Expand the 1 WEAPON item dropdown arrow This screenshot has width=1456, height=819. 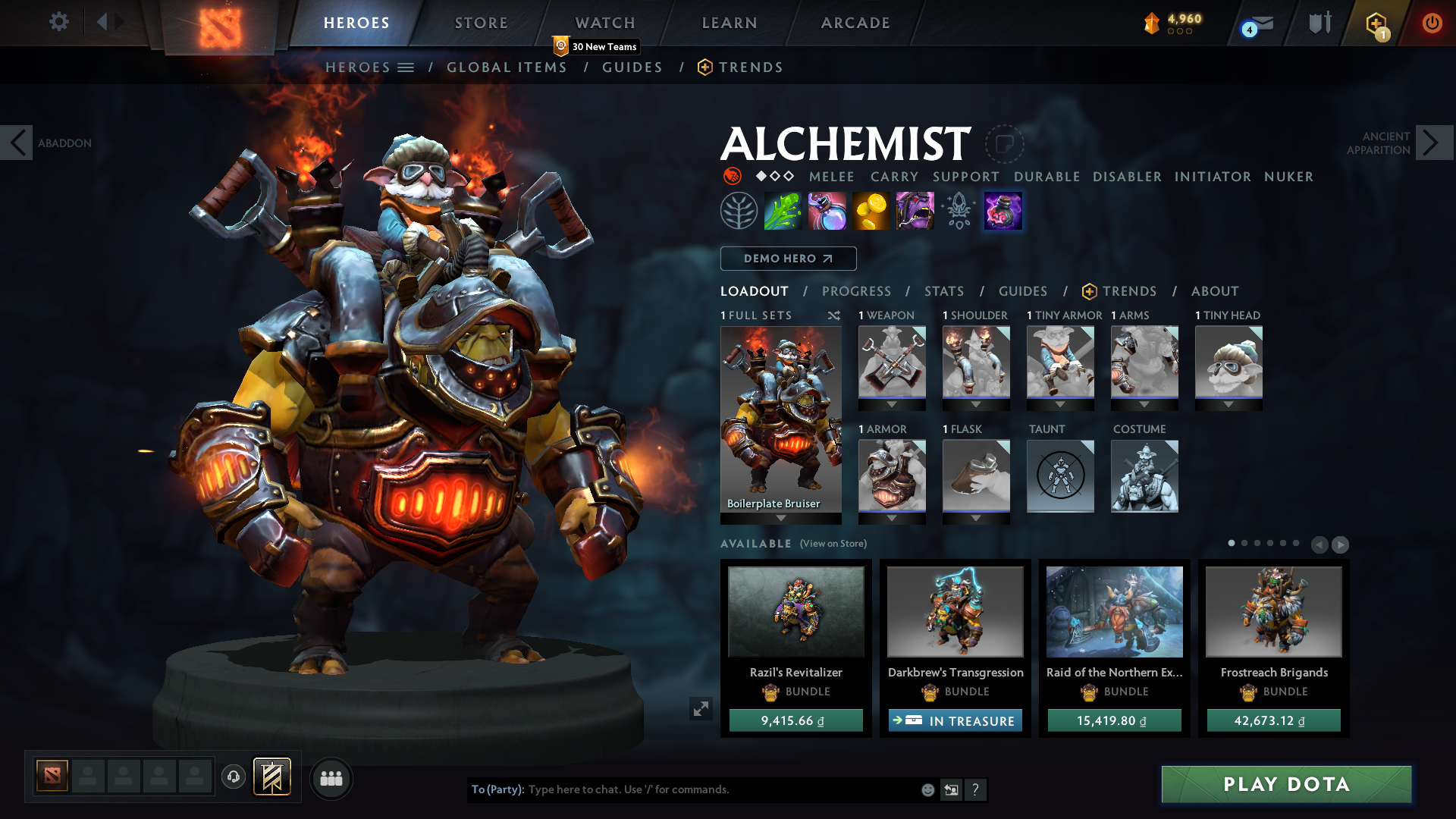click(892, 404)
